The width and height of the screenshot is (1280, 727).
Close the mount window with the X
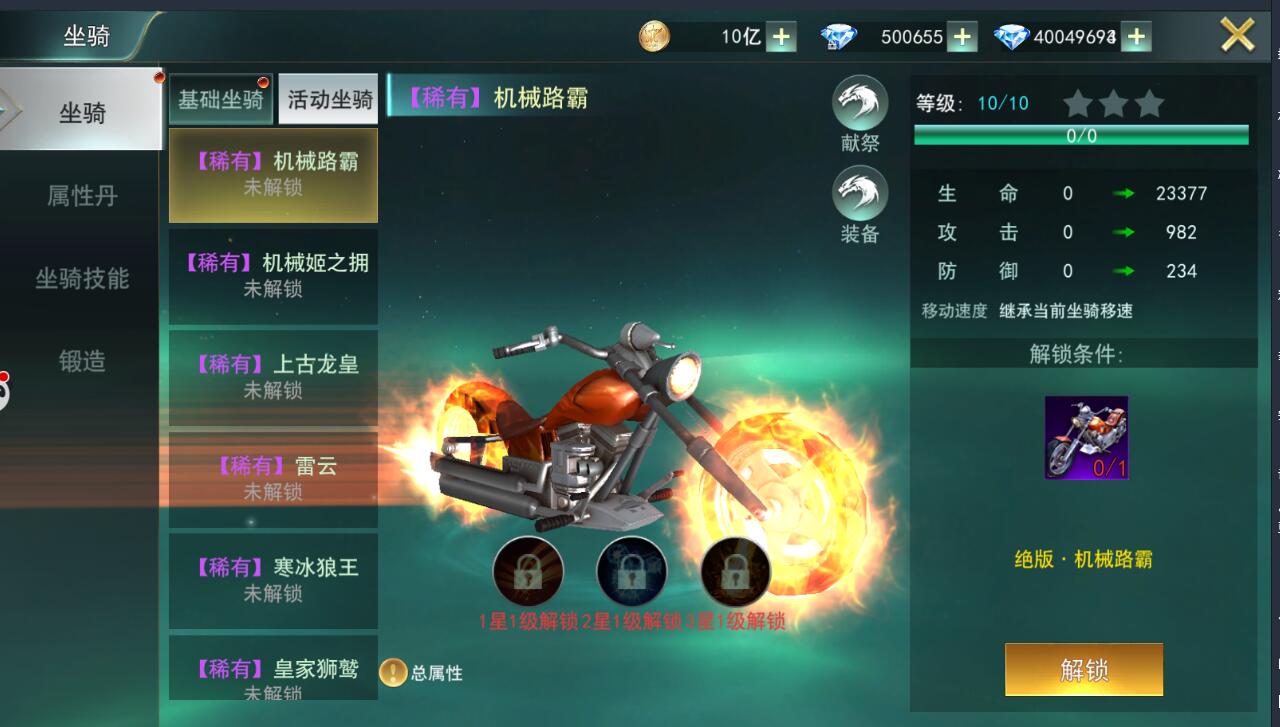pos(1237,36)
